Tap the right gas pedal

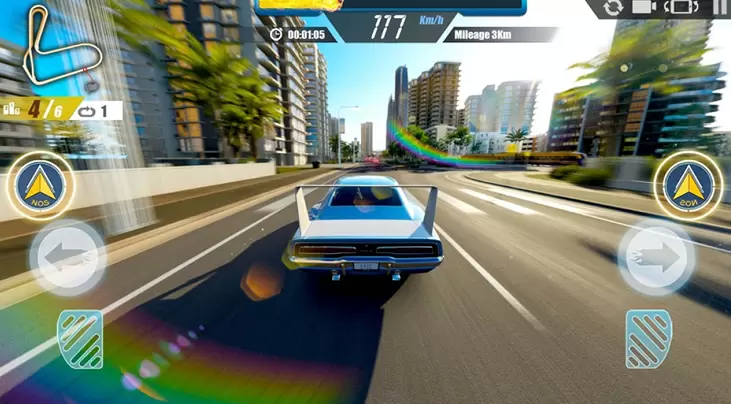click(x=648, y=339)
